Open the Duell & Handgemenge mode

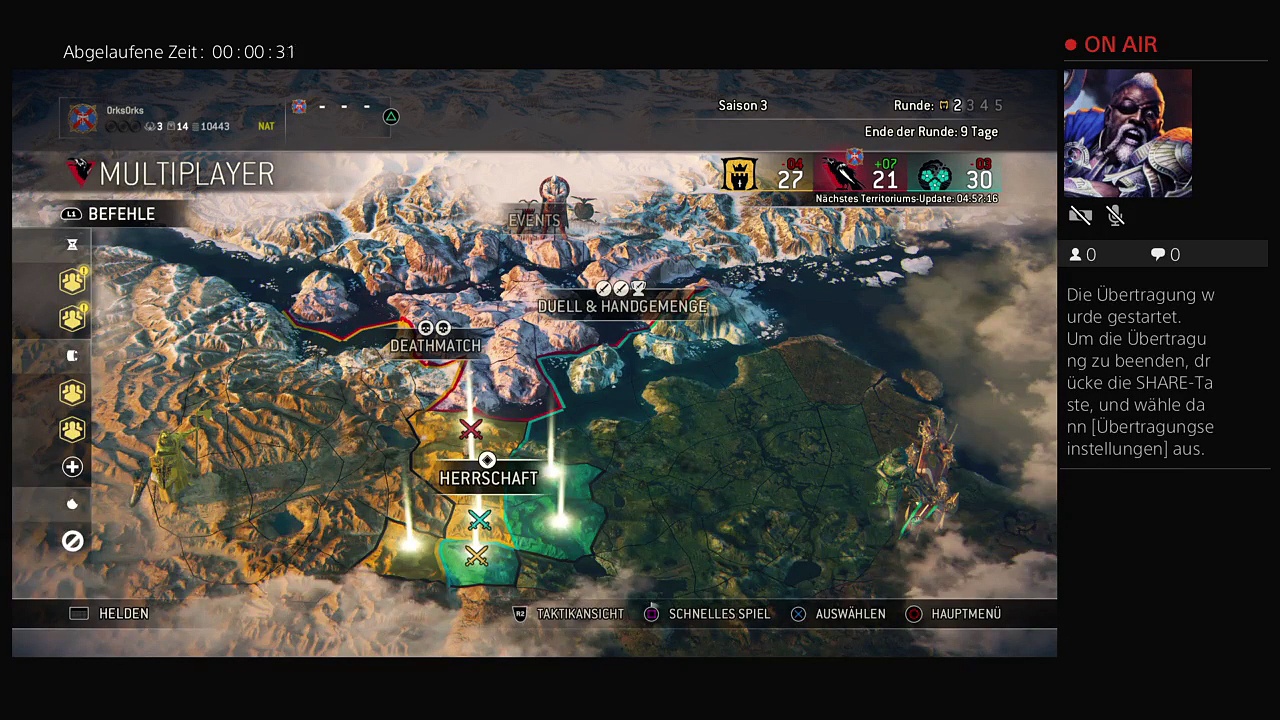[622, 306]
